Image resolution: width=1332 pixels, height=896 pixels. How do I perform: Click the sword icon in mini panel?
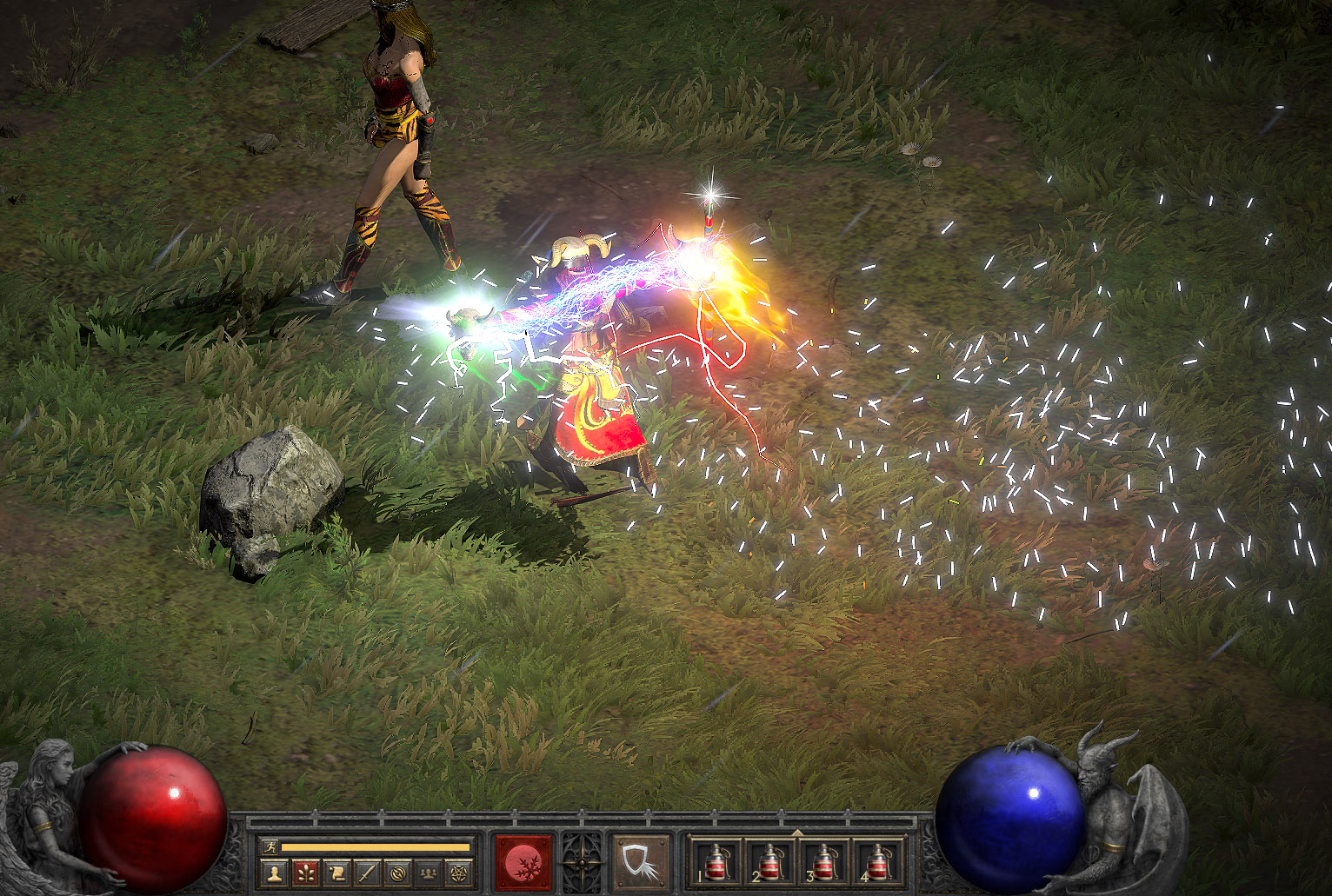click(x=366, y=872)
